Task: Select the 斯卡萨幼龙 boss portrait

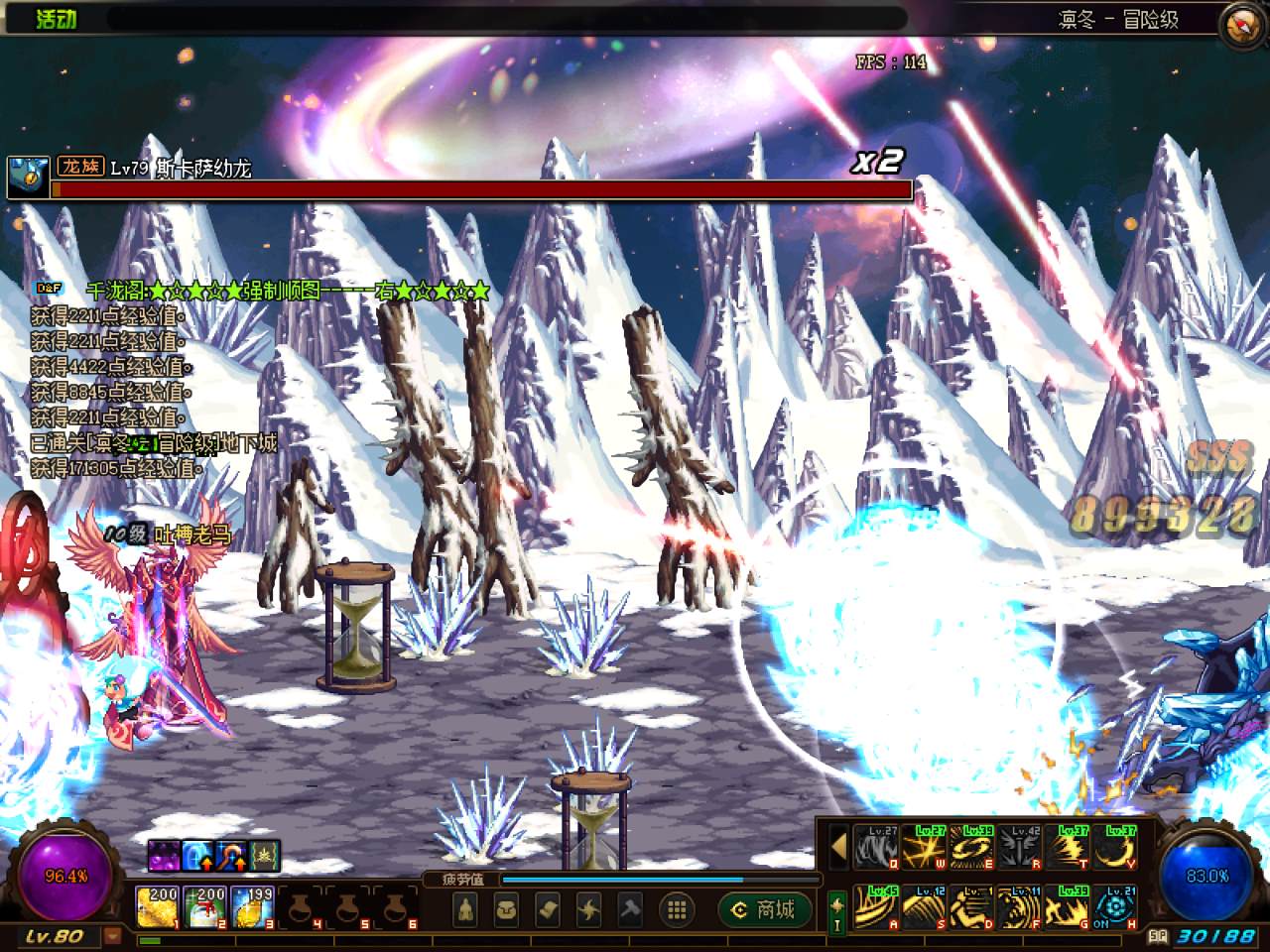Action: (27, 178)
